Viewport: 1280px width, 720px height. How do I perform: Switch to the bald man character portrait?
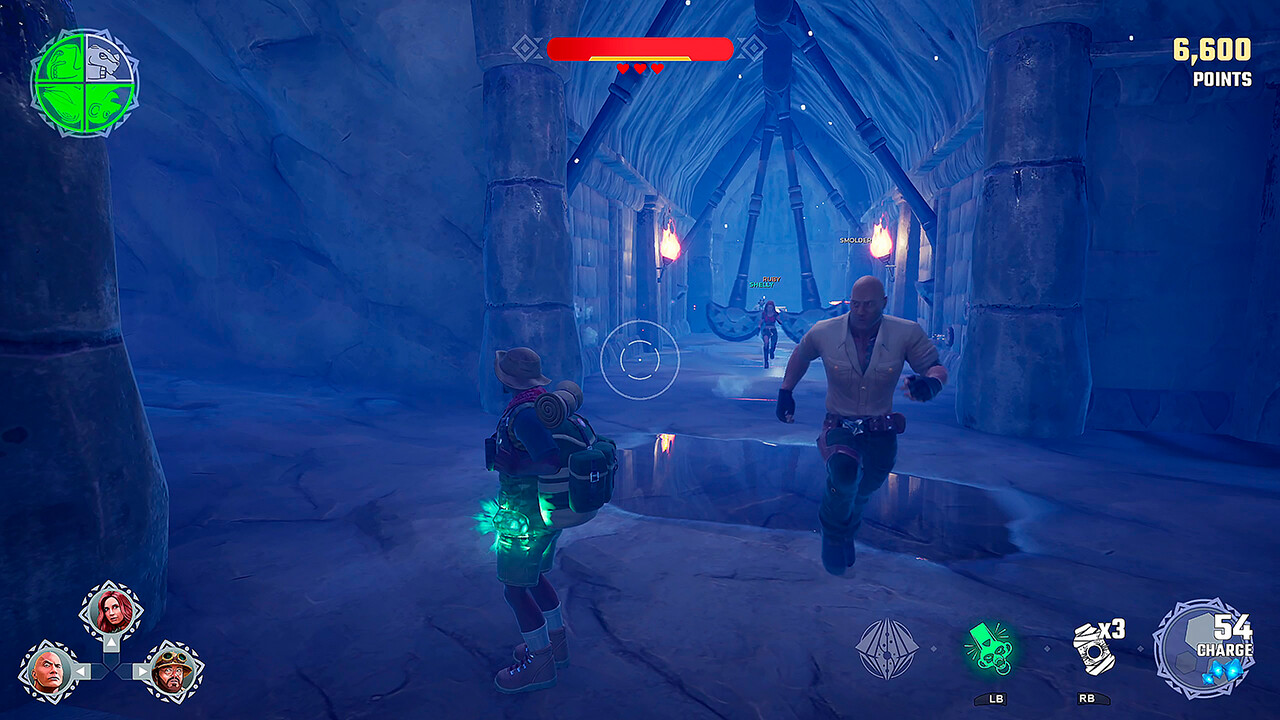tap(49, 670)
